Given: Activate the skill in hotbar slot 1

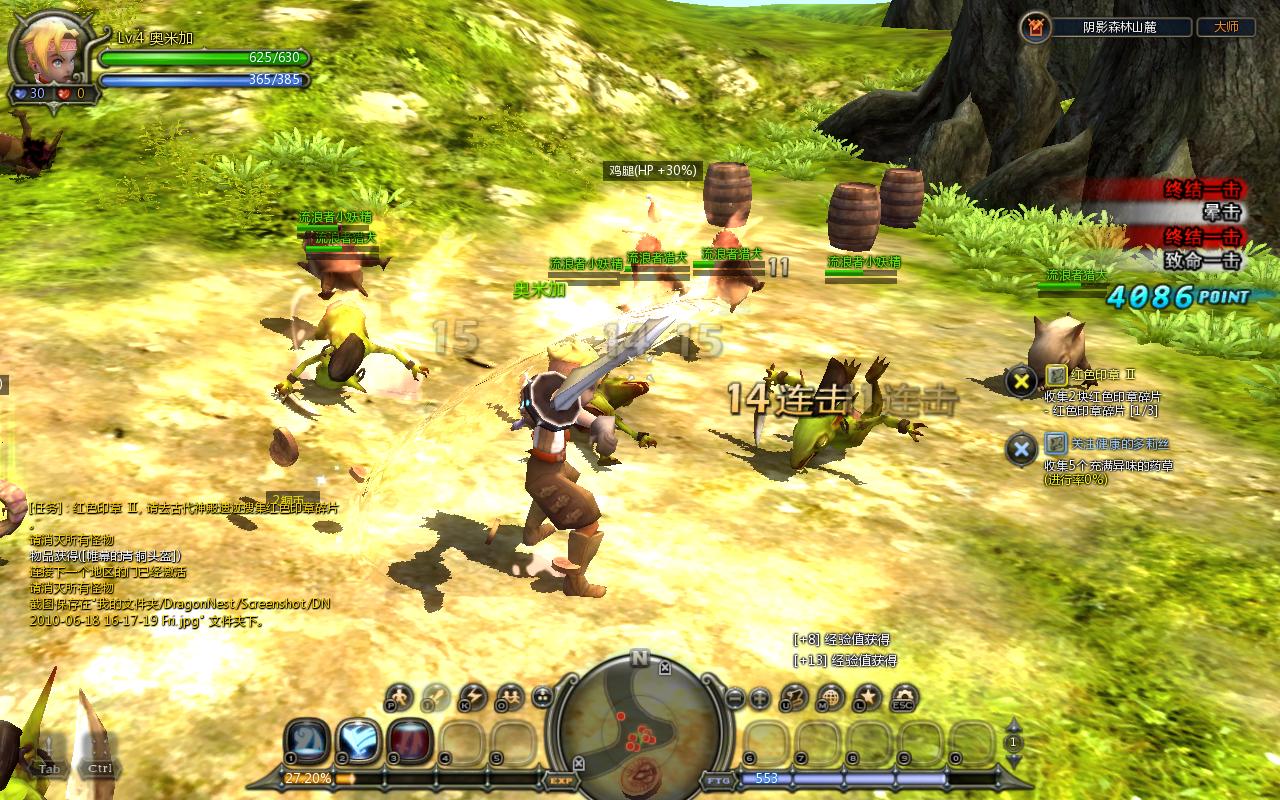Looking at the screenshot, I should [307, 741].
